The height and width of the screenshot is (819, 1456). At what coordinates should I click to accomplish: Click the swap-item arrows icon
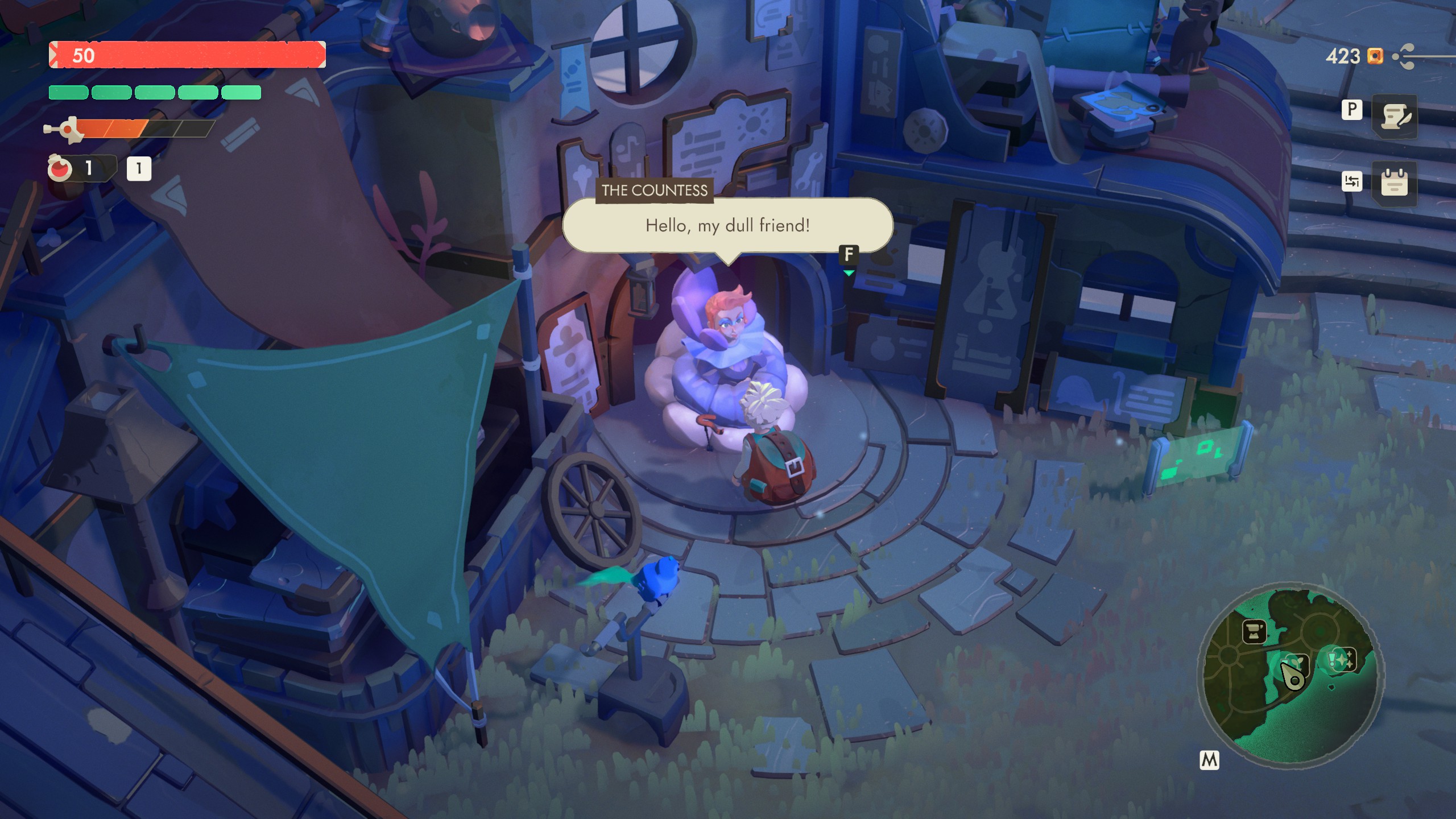coord(1352,181)
